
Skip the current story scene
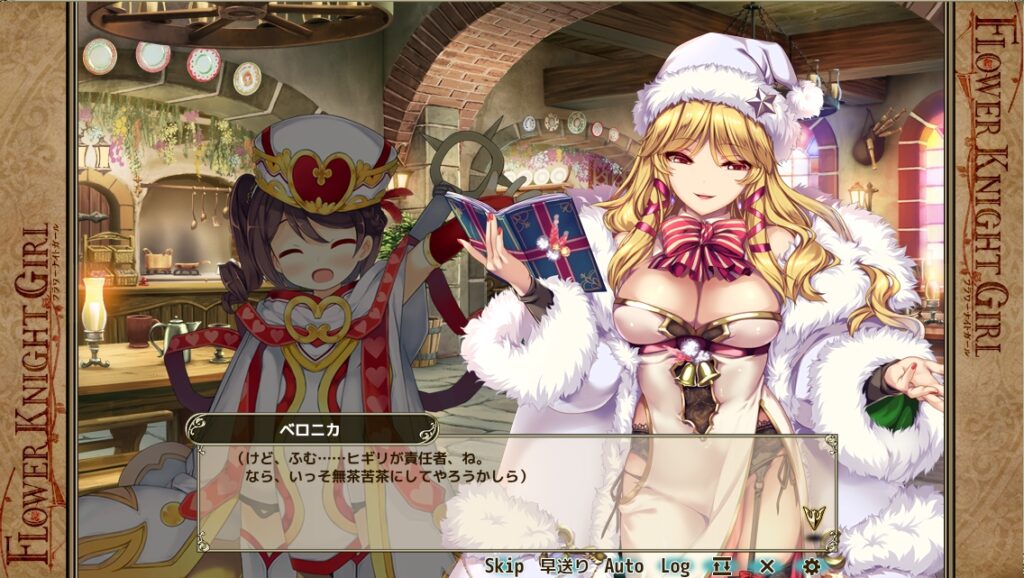(x=504, y=566)
